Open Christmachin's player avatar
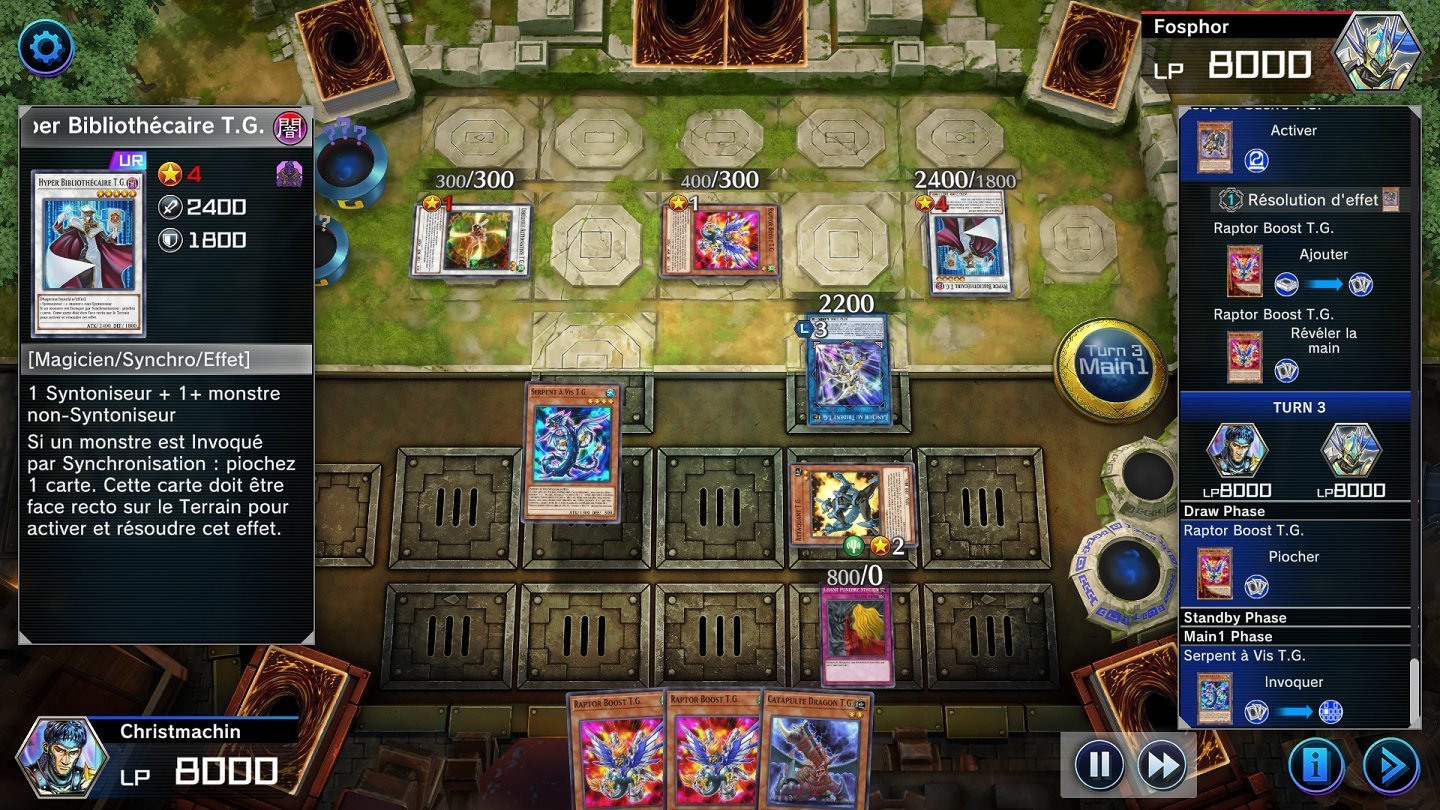This screenshot has width=1440, height=810. [63, 757]
